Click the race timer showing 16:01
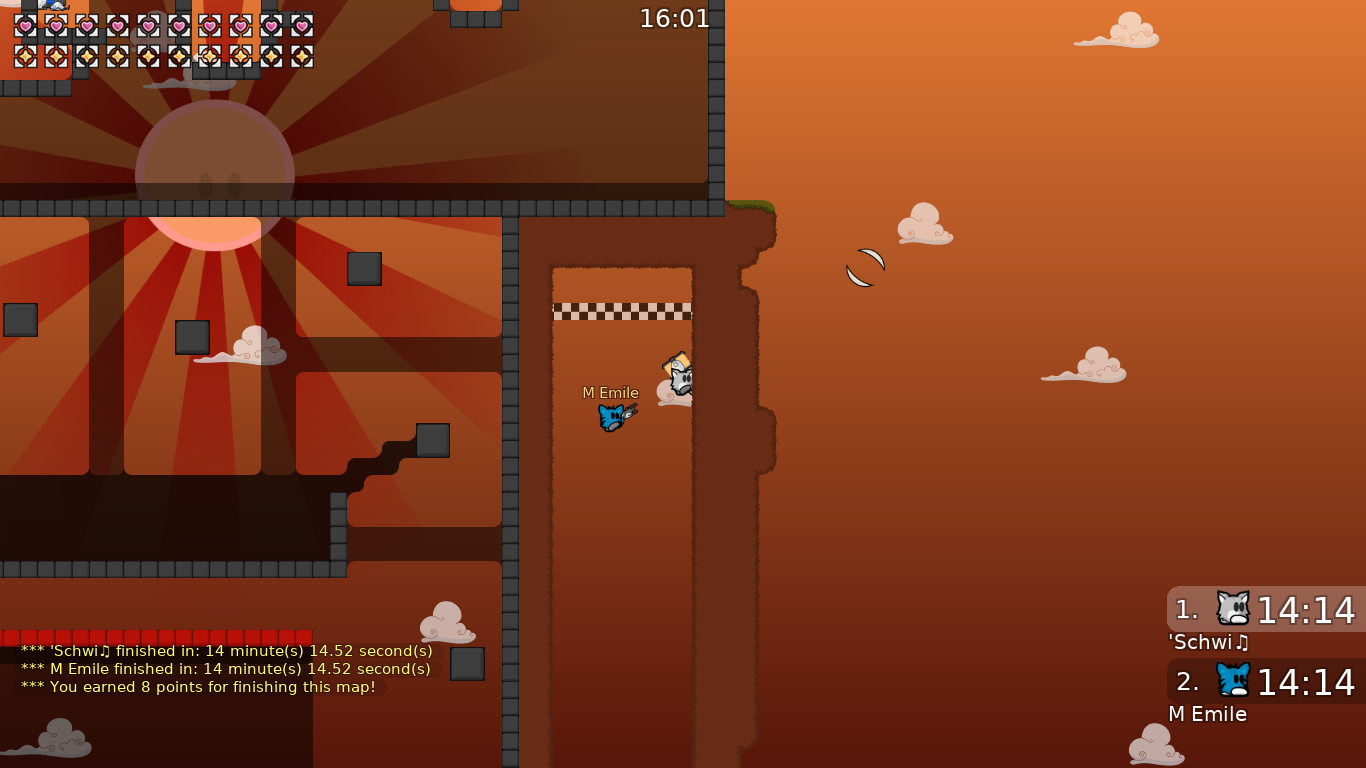The image size is (1366, 768). pyautogui.click(x=672, y=17)
